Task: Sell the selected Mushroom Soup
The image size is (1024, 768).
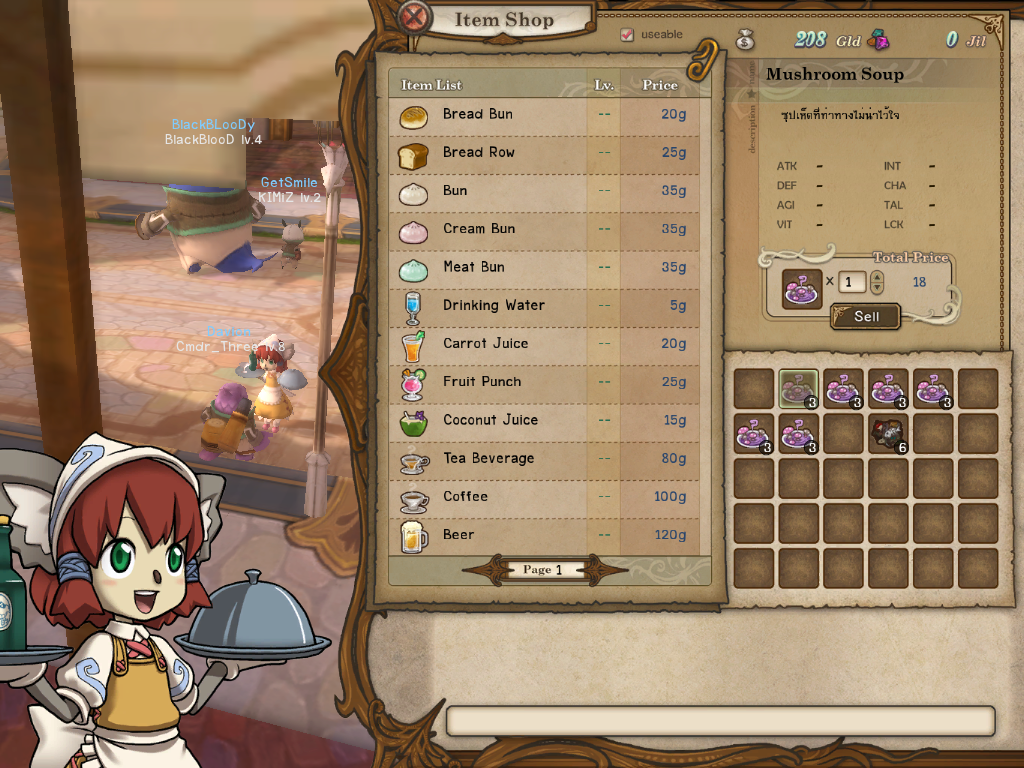Action: [866, 316]
